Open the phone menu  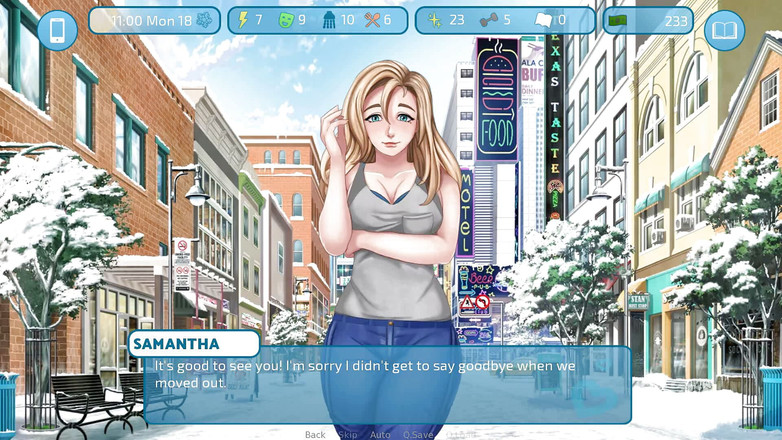coord(57,30)
